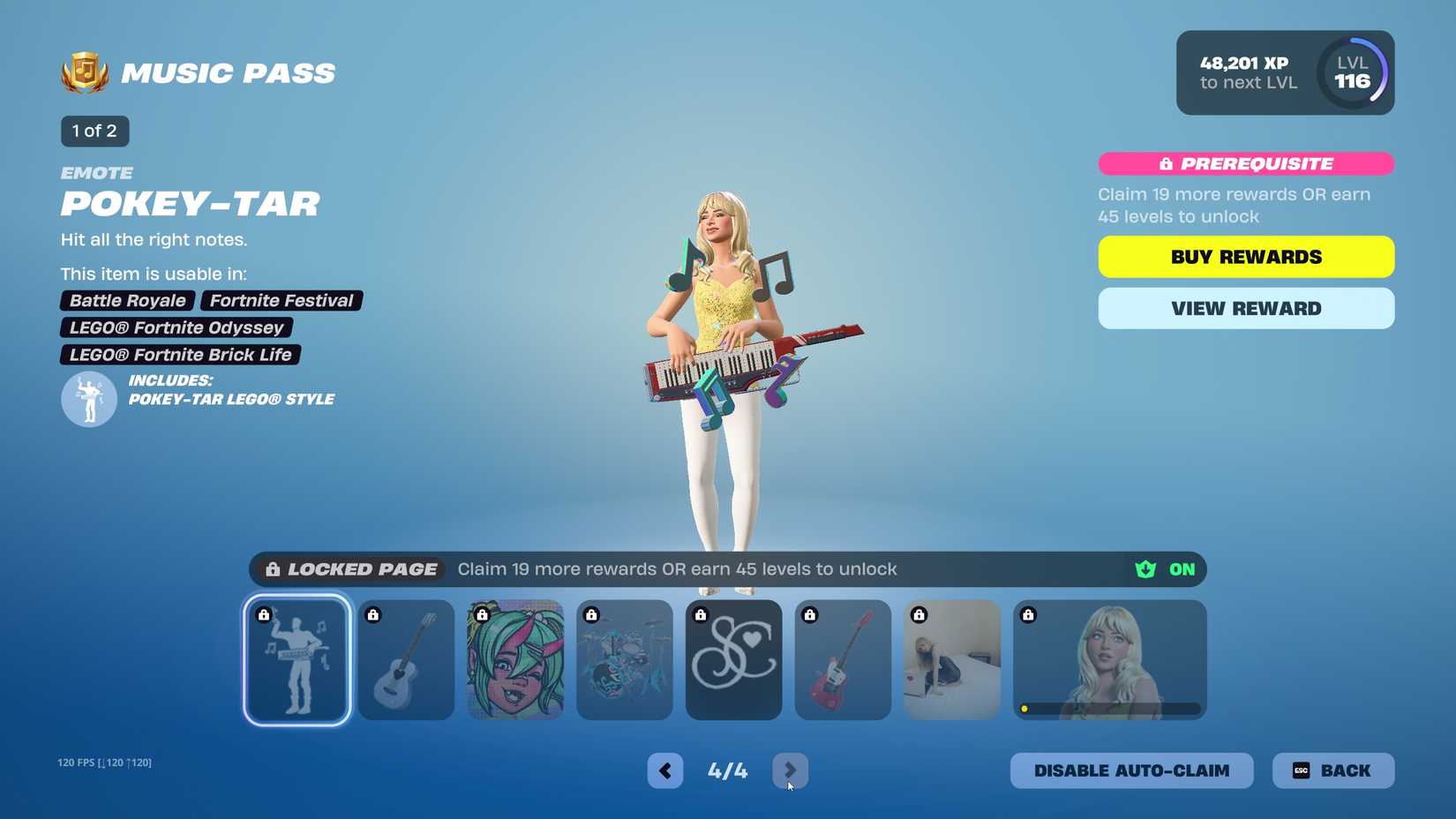Click the DISABLE AUTO-CLAIM button
1456x819 pixels.
pyautogui.click(x=1132, y=770)
